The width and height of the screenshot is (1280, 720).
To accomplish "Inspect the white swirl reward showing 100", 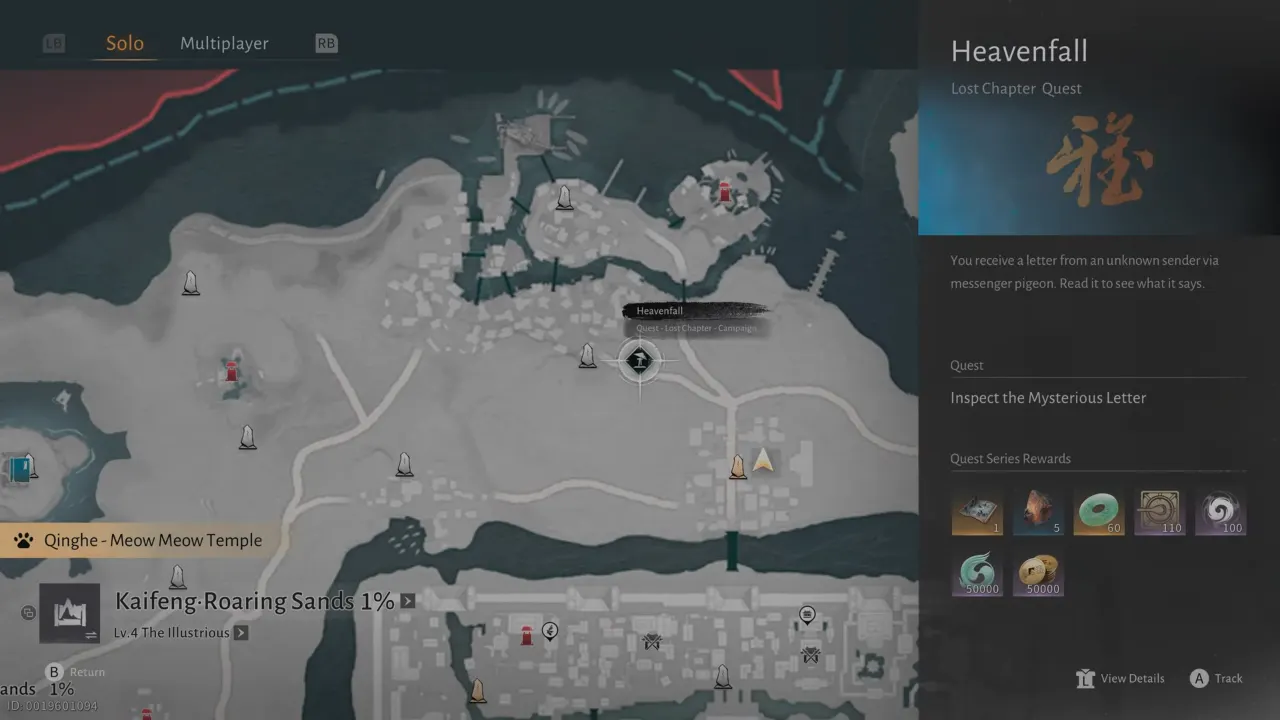I will (1220, 513).
